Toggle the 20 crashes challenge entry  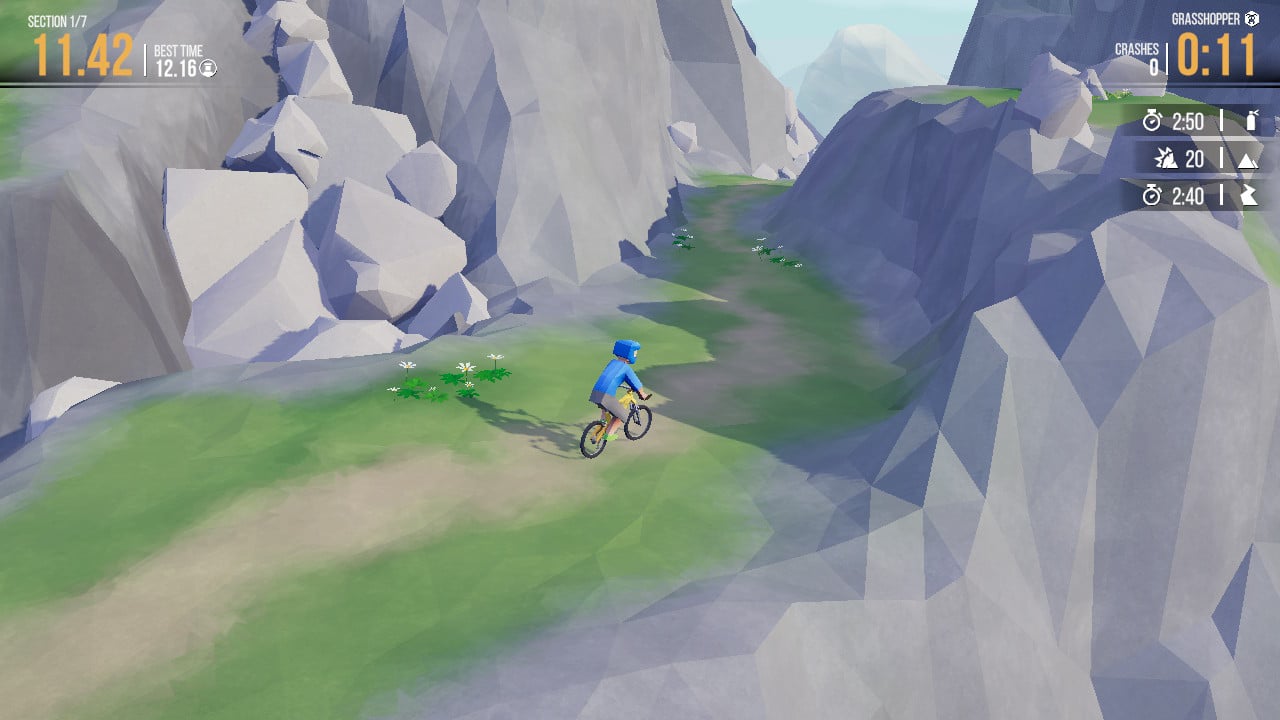1195,159
